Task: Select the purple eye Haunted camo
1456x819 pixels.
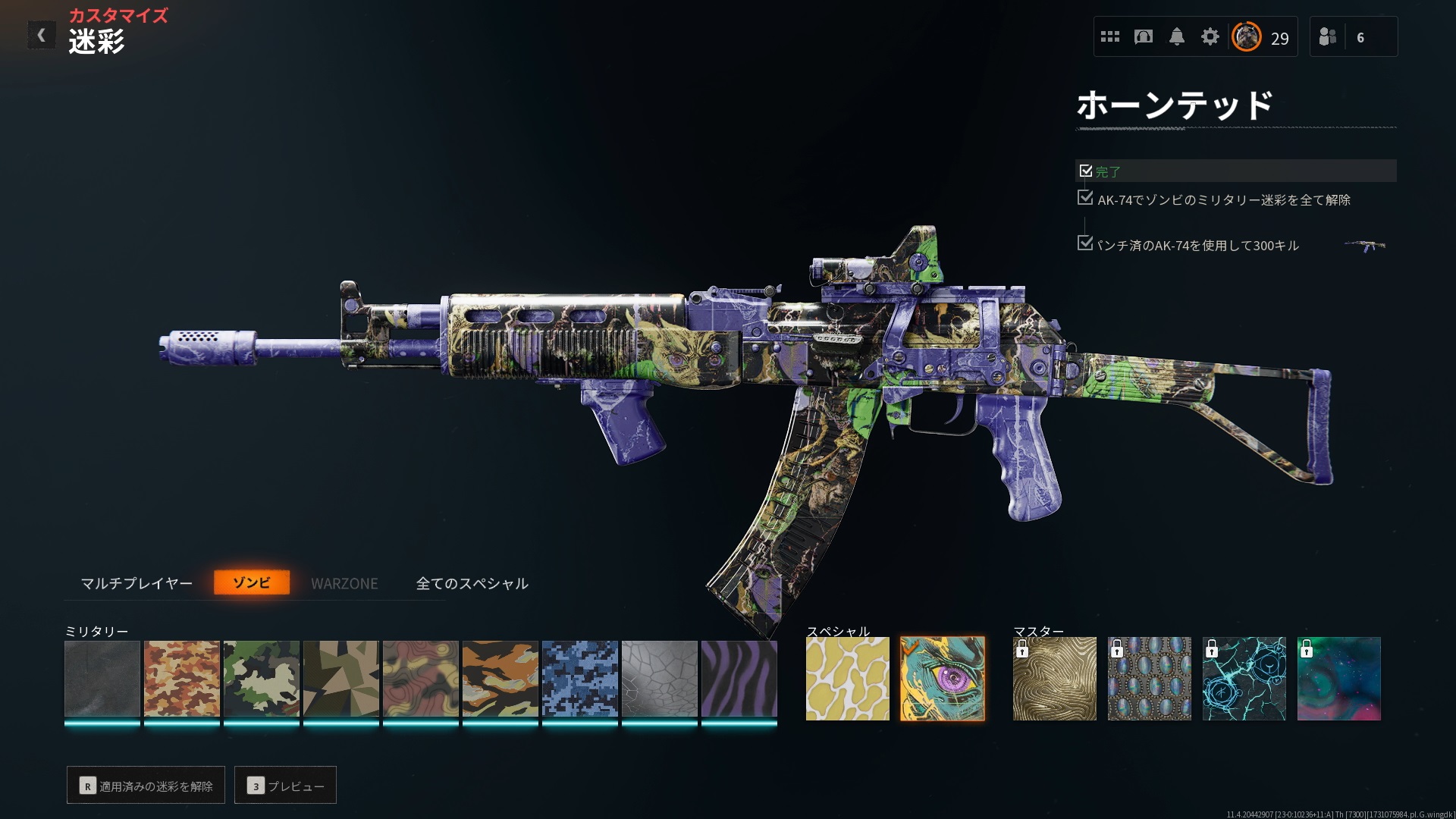Action: point(942,679)
